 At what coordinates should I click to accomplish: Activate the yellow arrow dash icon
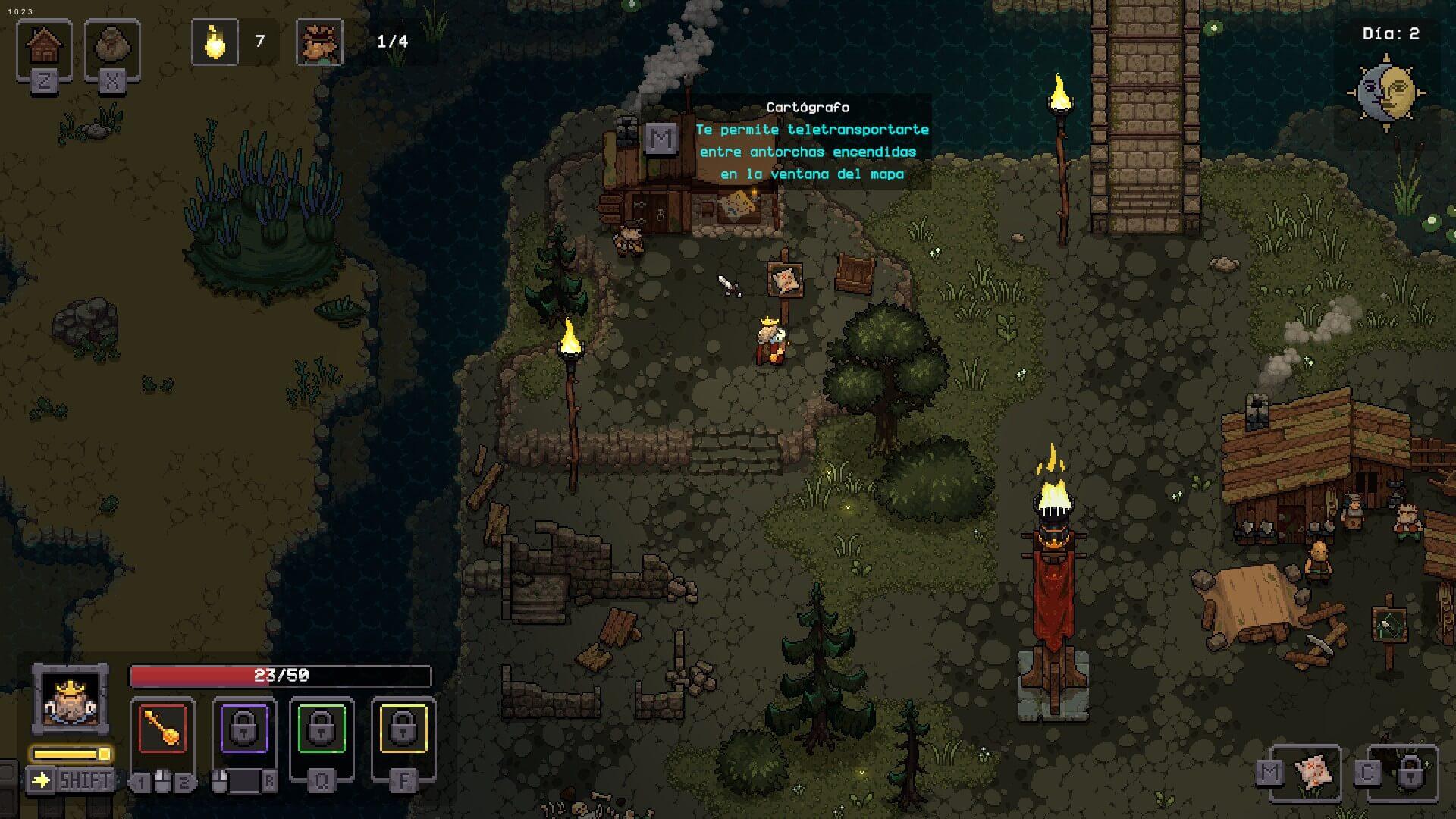point(41,780)
